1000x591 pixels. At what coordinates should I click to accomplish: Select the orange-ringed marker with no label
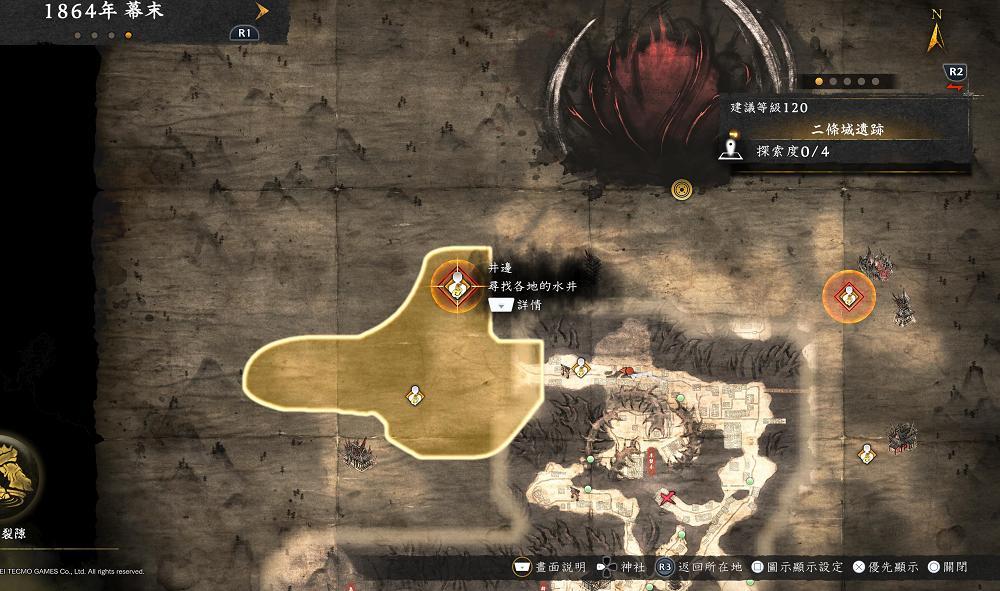pos(848,296)
